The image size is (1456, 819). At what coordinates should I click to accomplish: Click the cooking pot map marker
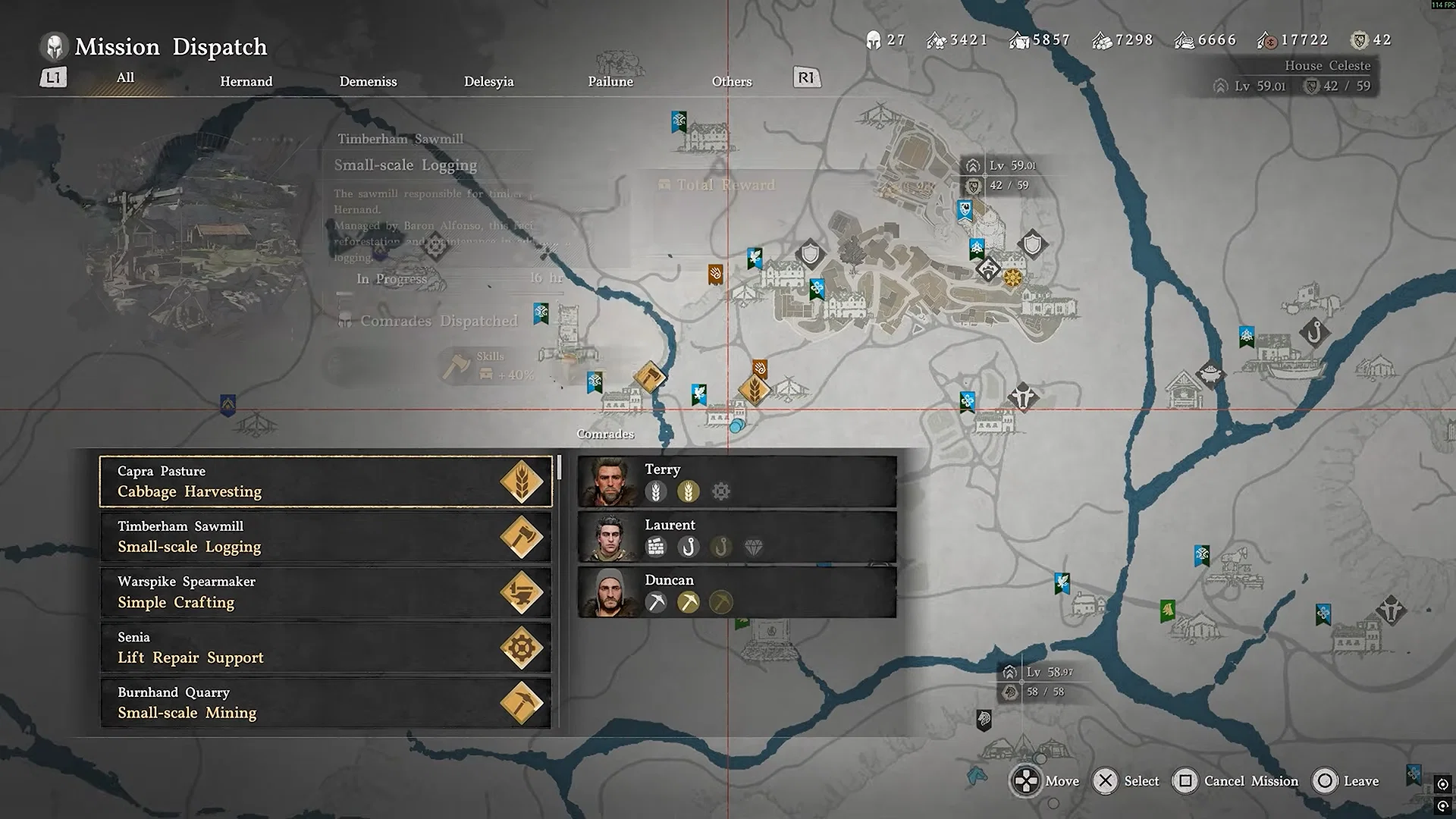1210,374
